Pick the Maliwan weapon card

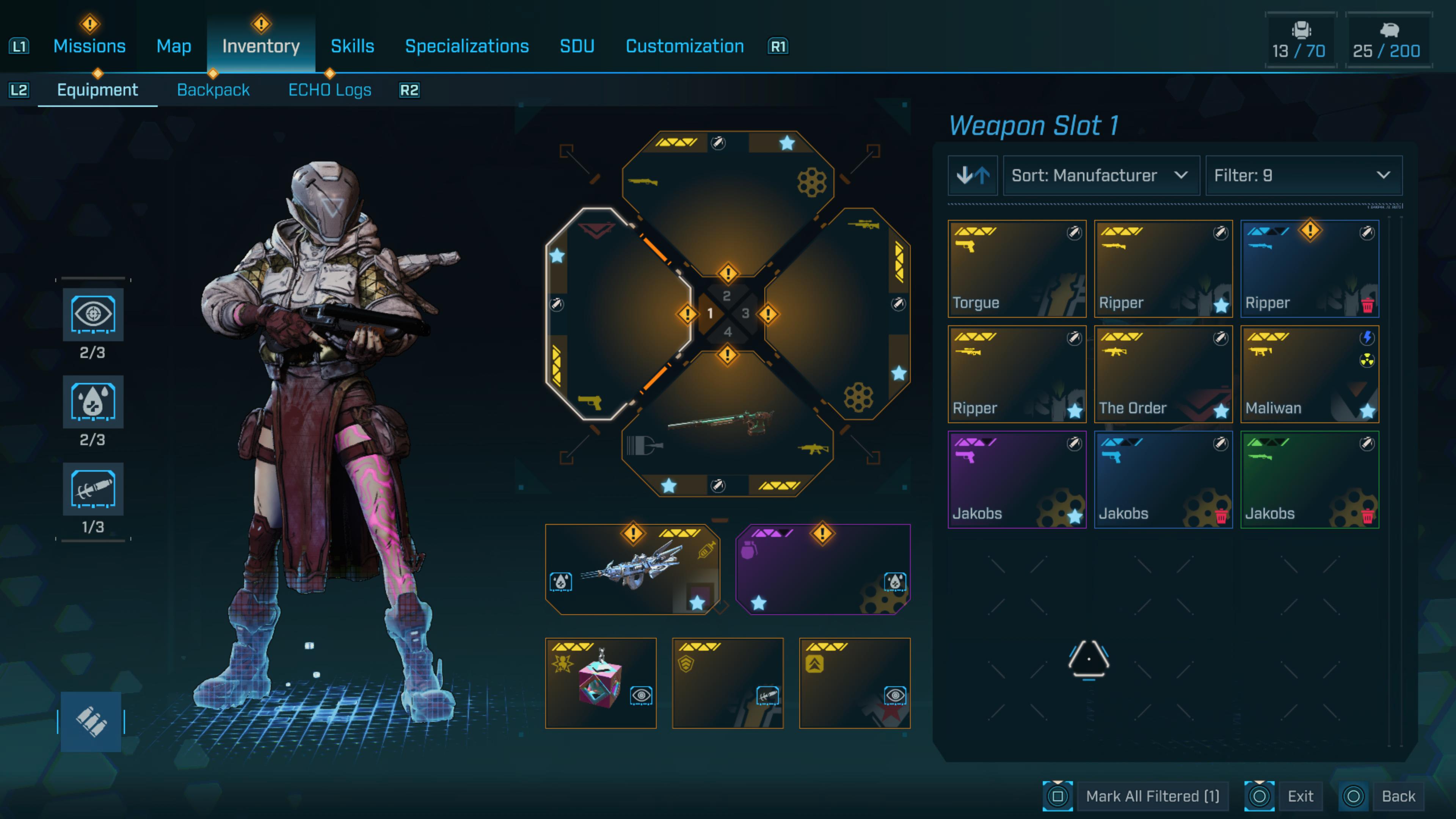coord(1309,374)
